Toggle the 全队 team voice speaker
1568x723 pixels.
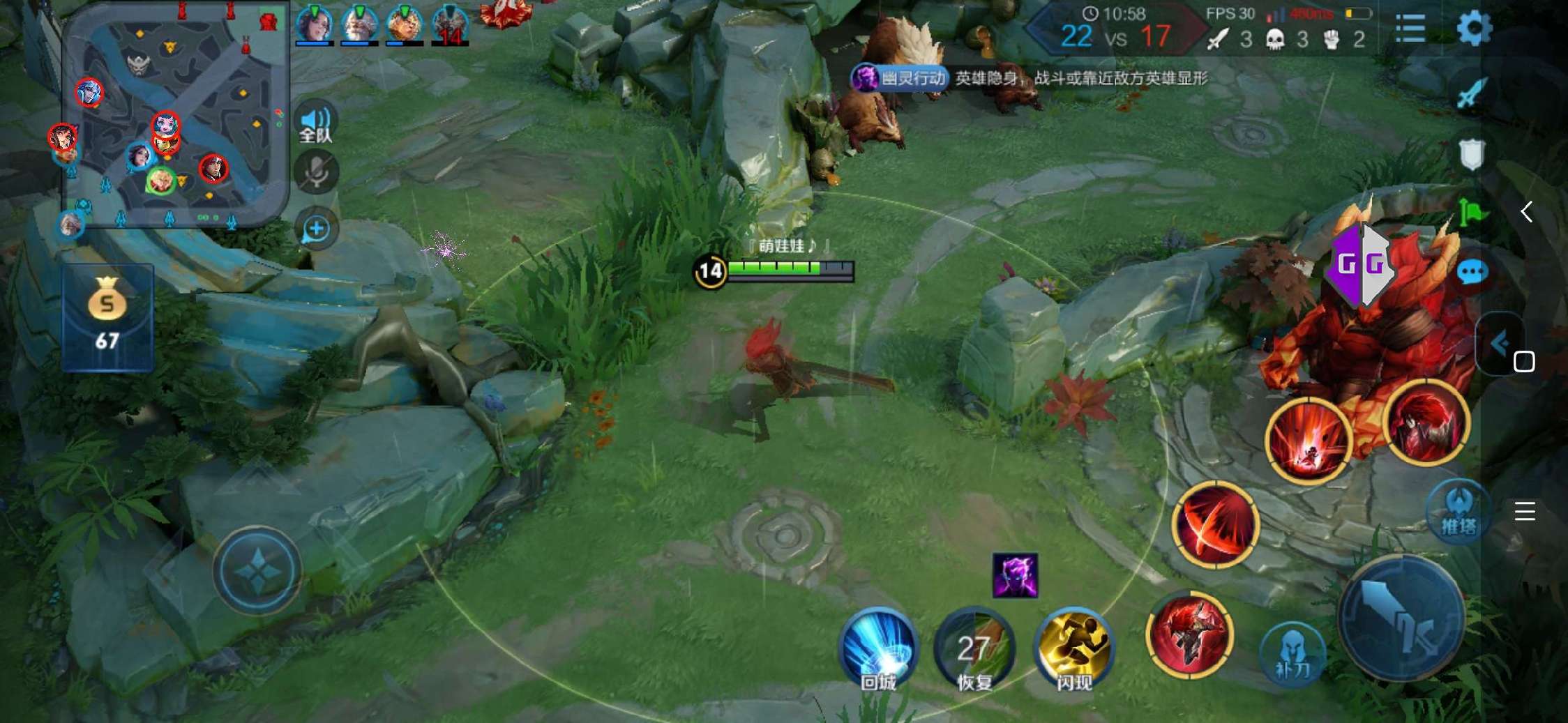(x=316, y=123)
